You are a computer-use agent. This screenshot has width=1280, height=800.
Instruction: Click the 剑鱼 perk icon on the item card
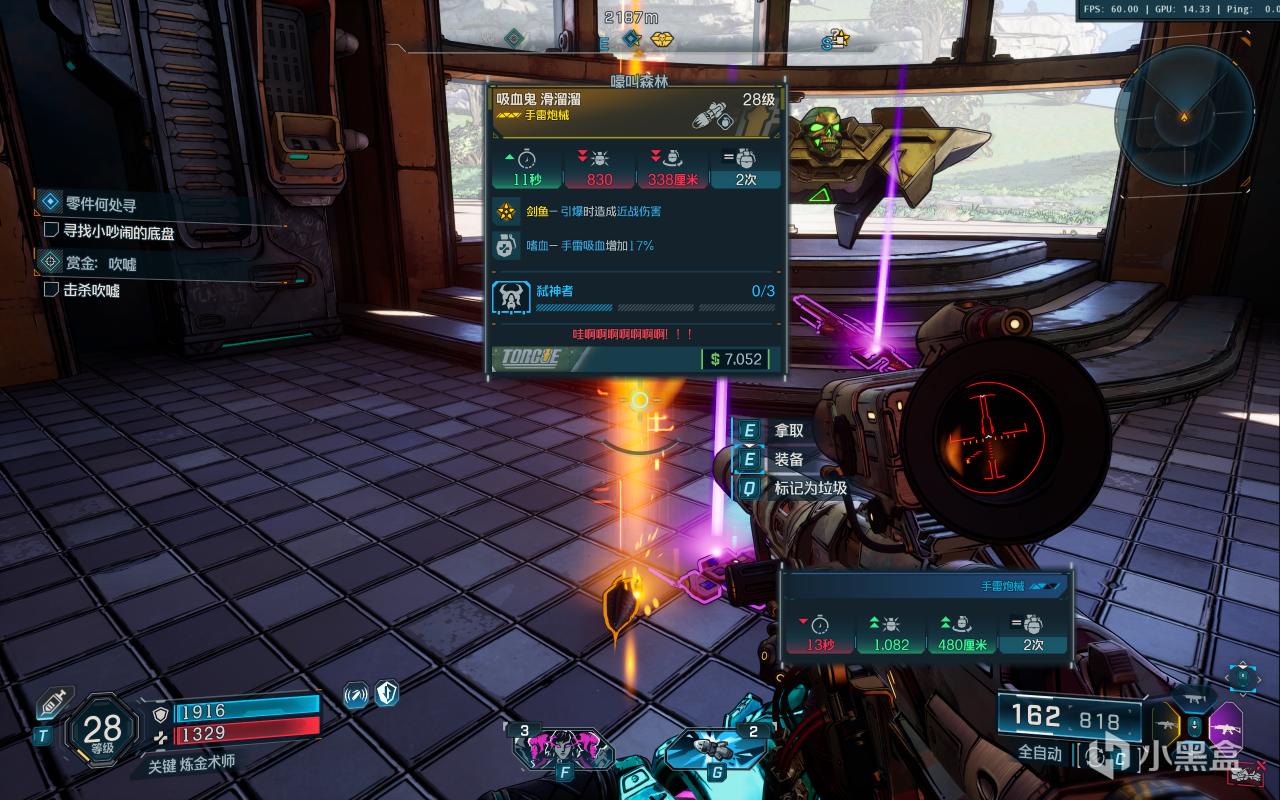coord(508,211)
